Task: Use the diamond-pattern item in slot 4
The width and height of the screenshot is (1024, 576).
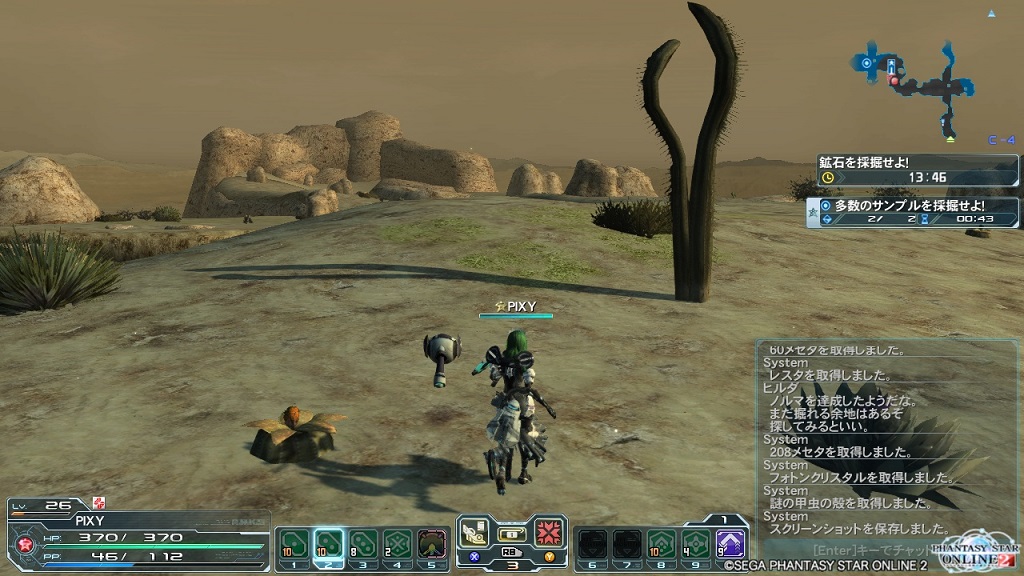Action: 398,543
